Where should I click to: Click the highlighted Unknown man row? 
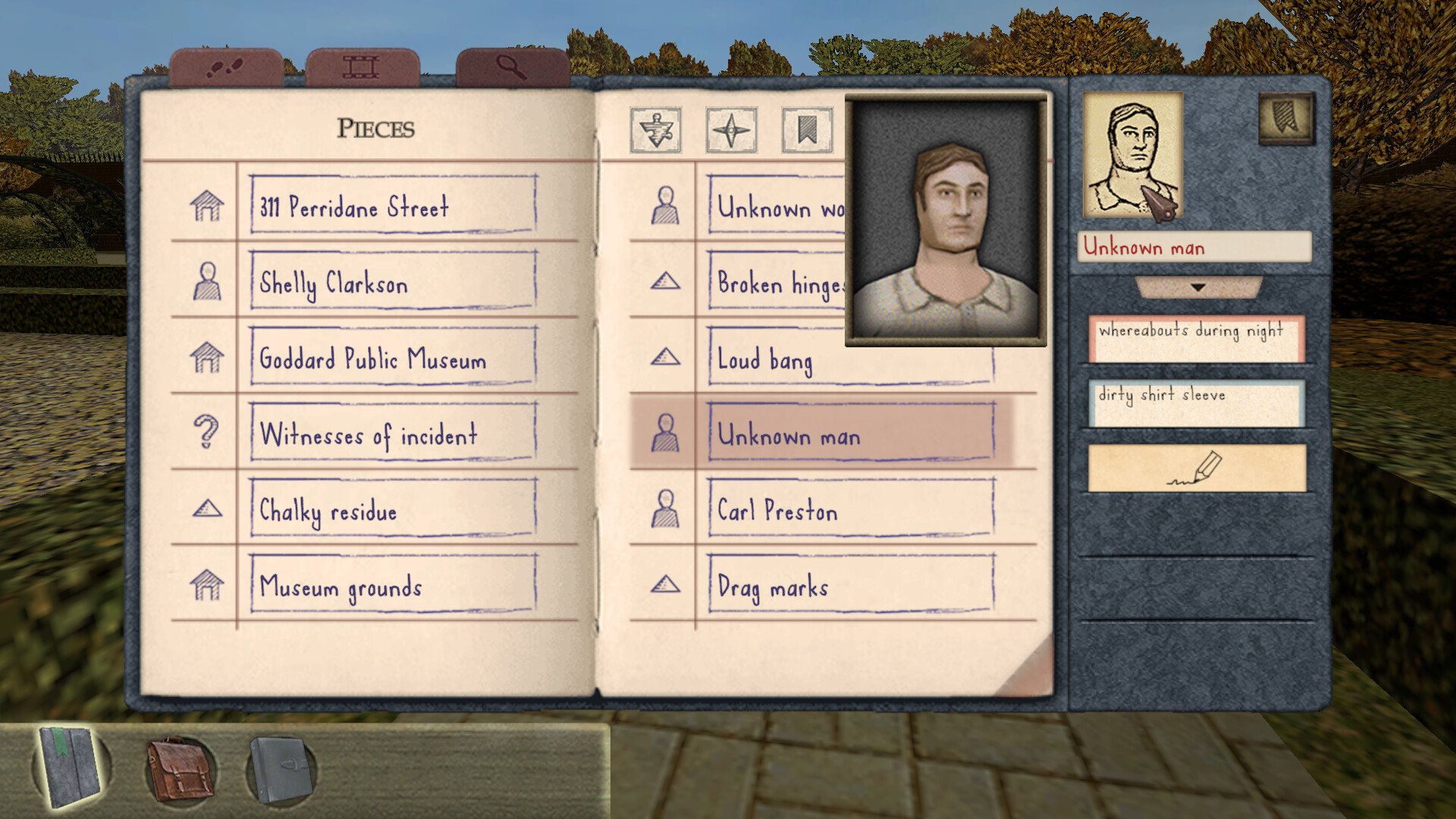(851, 435)
